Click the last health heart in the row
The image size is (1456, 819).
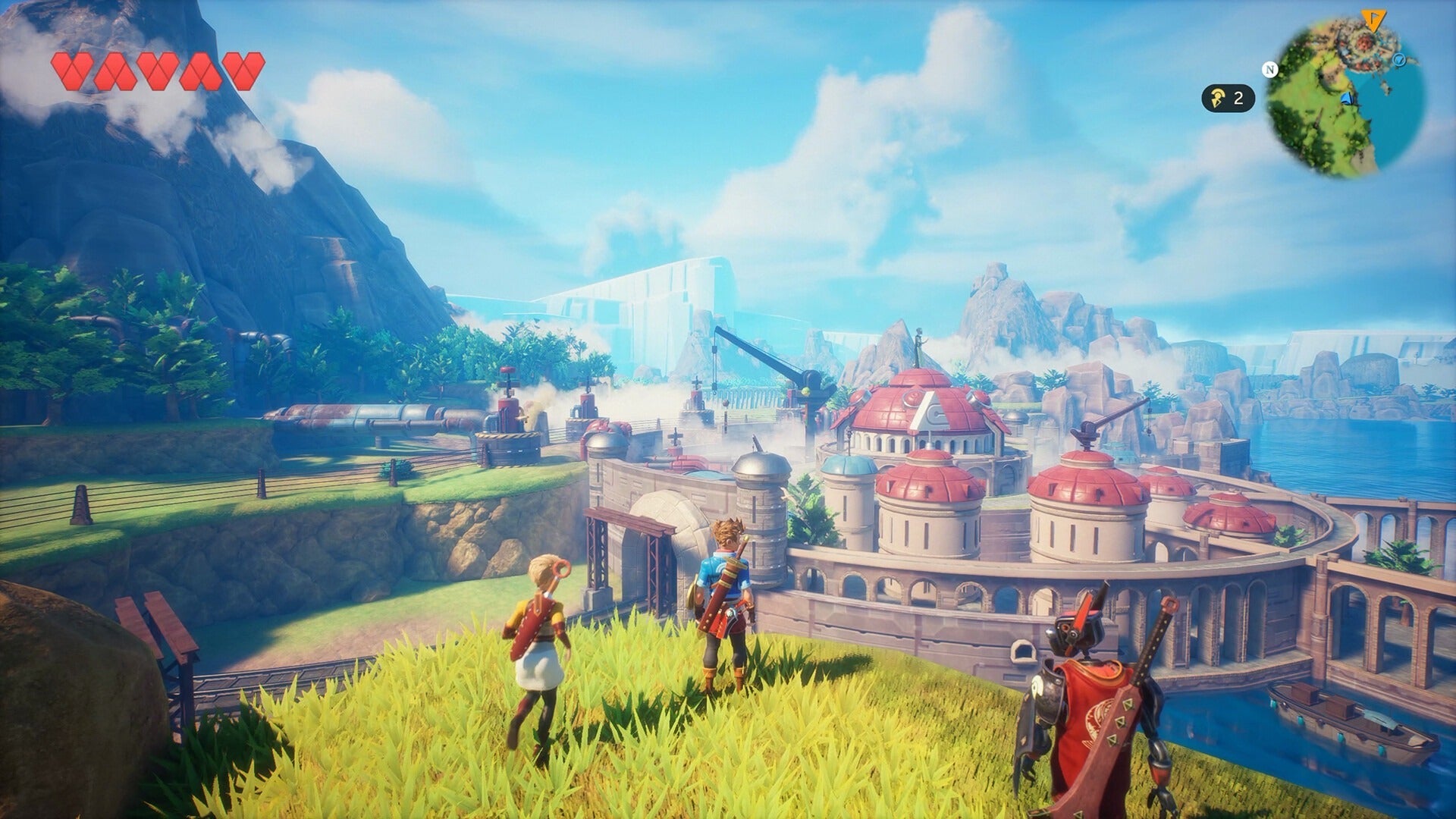click(243, 72)
